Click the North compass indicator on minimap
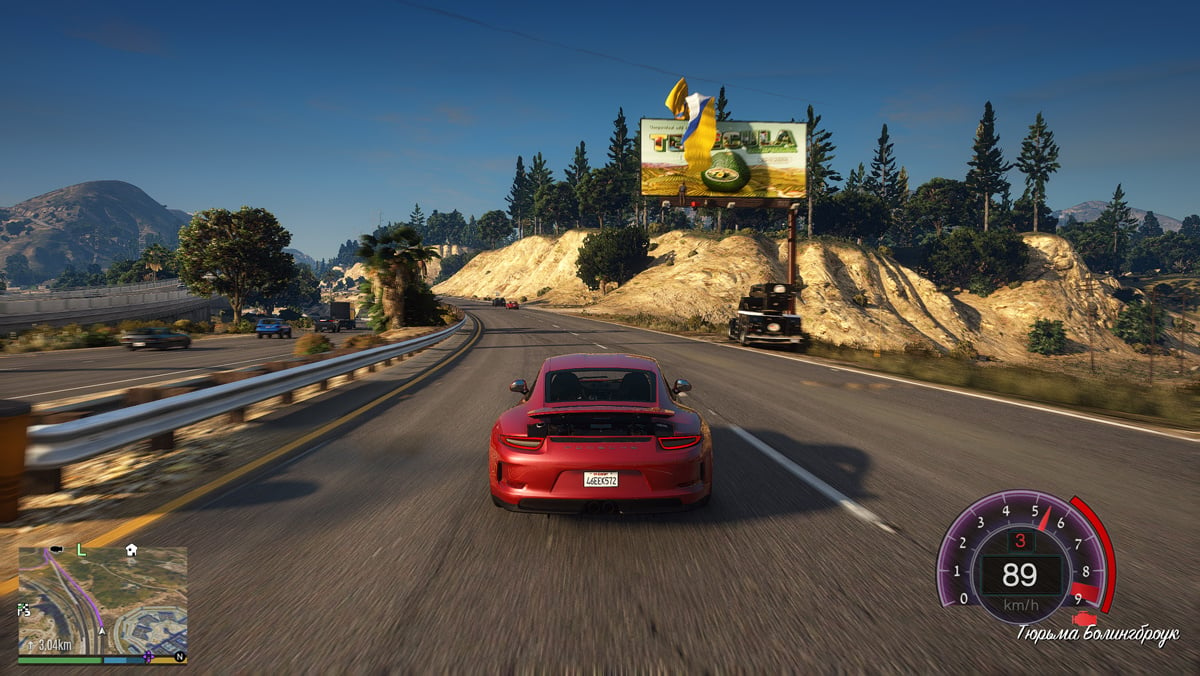Image resolution: width=1200 pixels, height=676 pixels. click(x=179, y=657)
